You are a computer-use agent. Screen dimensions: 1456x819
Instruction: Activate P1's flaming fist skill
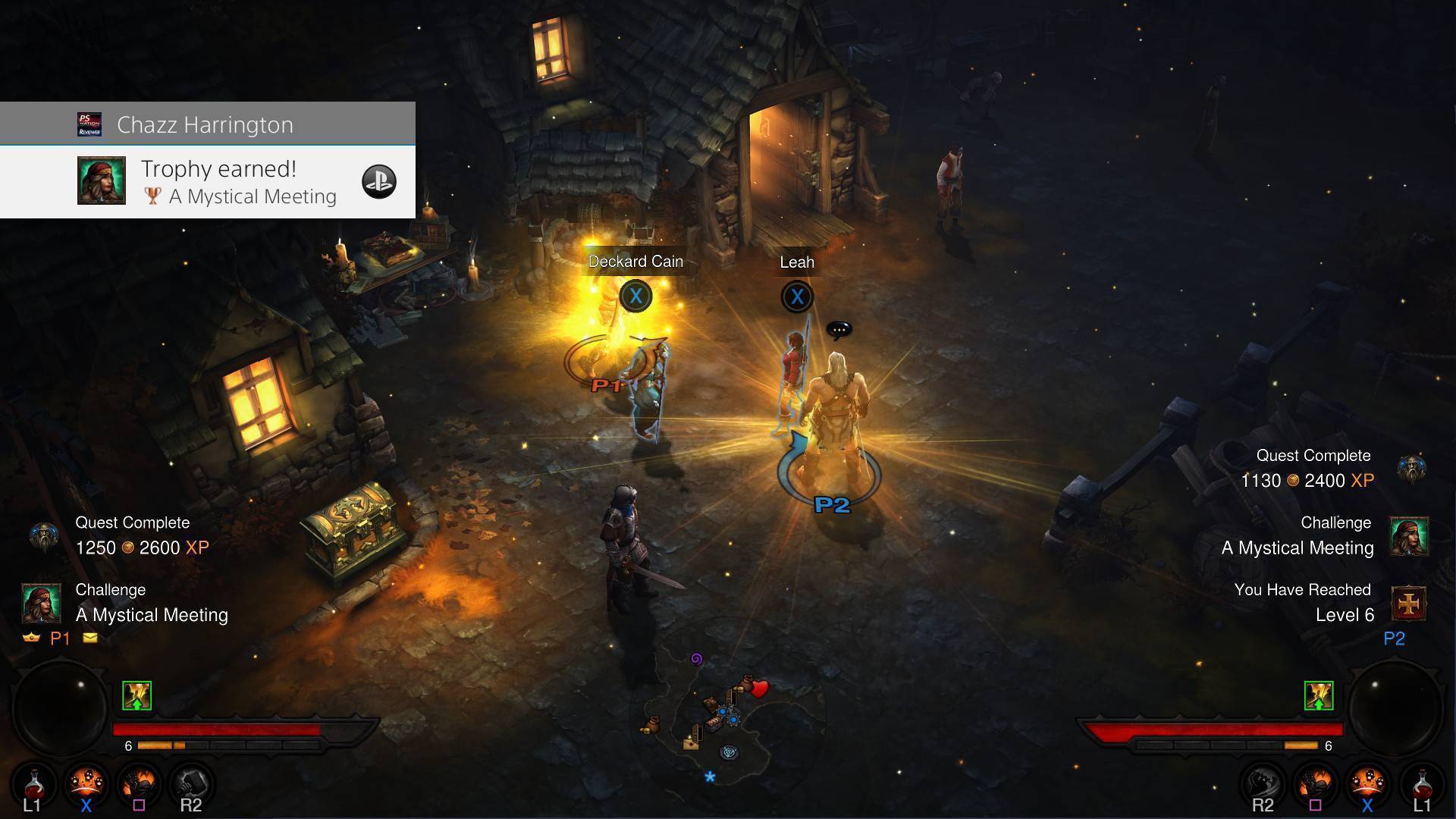coord(138,783)
